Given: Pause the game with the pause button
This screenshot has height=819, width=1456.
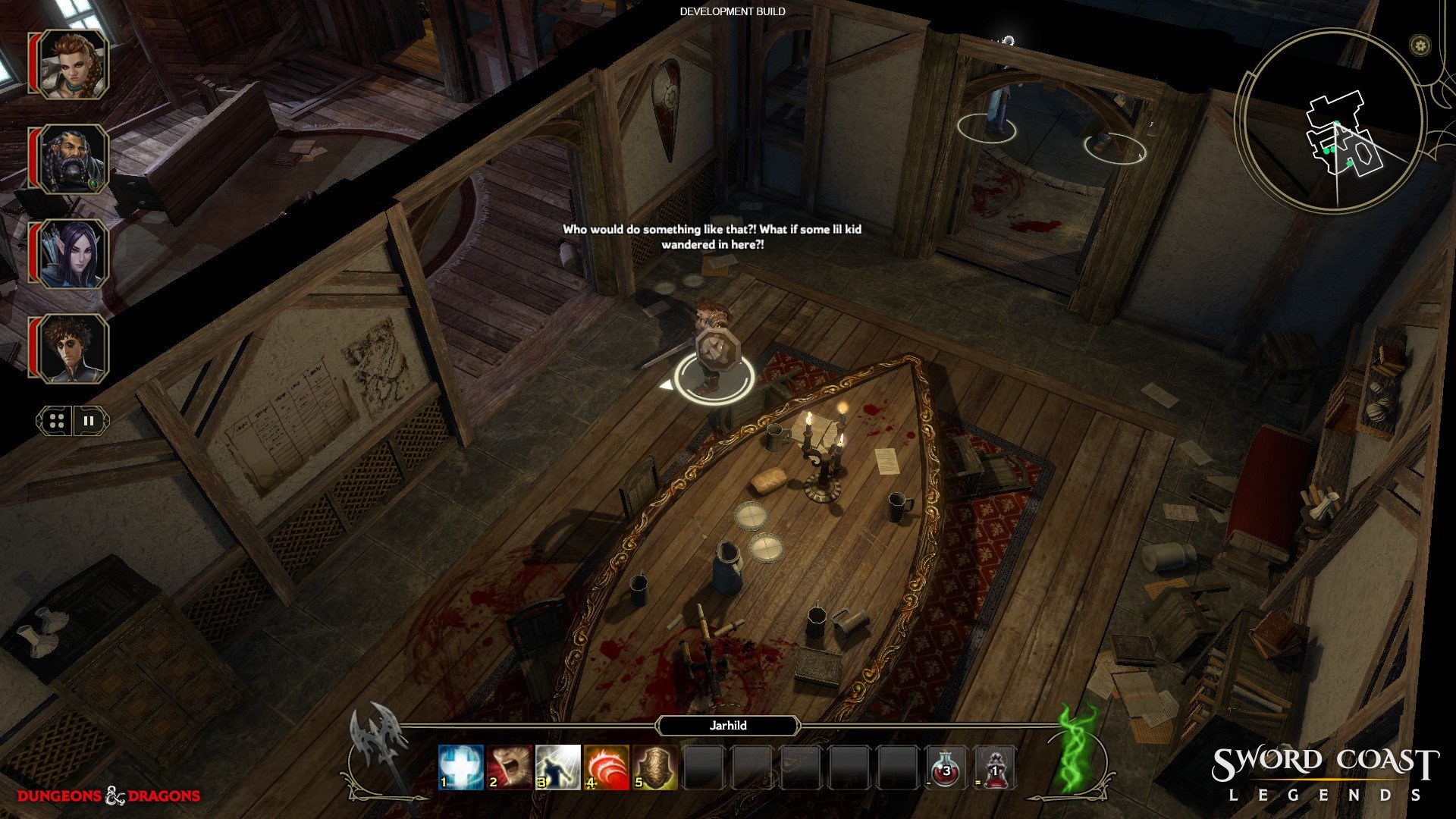Looking at the screenshot, I should pyautogui.click(x=89, y=421).
